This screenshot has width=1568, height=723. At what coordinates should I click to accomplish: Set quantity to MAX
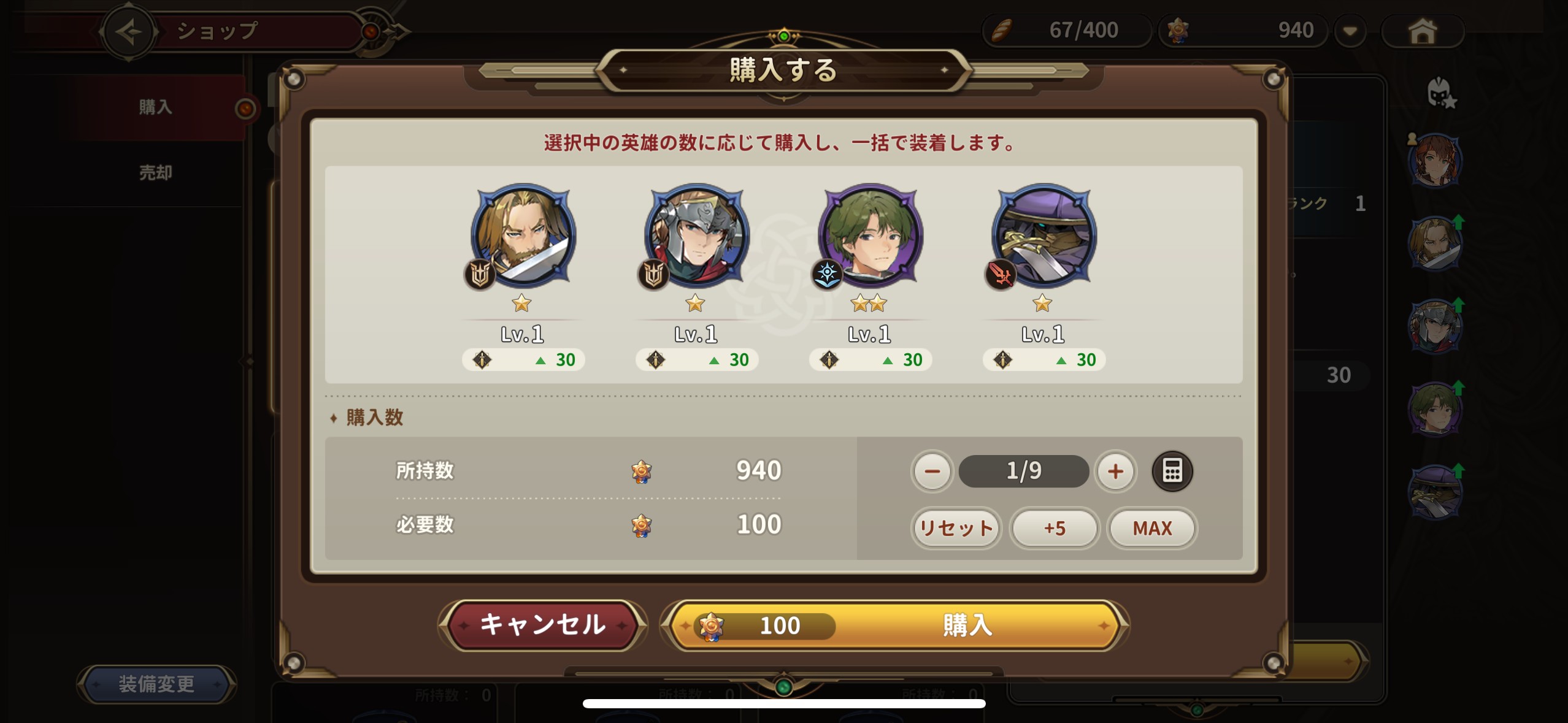[1152, 528]
